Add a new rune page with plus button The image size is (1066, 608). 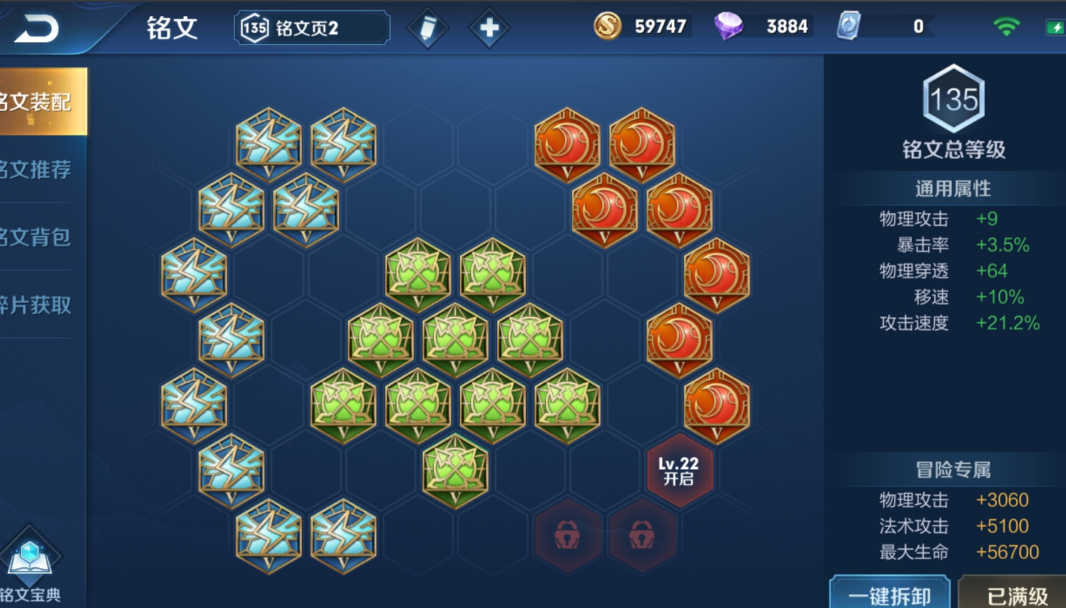click(x=489, y=28)
